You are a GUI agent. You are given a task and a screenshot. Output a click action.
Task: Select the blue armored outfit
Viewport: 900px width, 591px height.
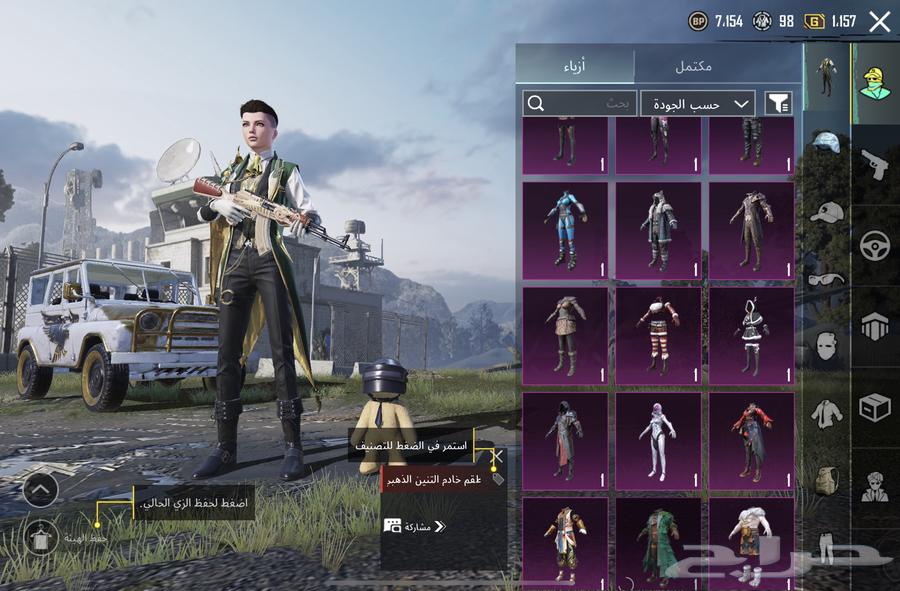click(565, 230)
